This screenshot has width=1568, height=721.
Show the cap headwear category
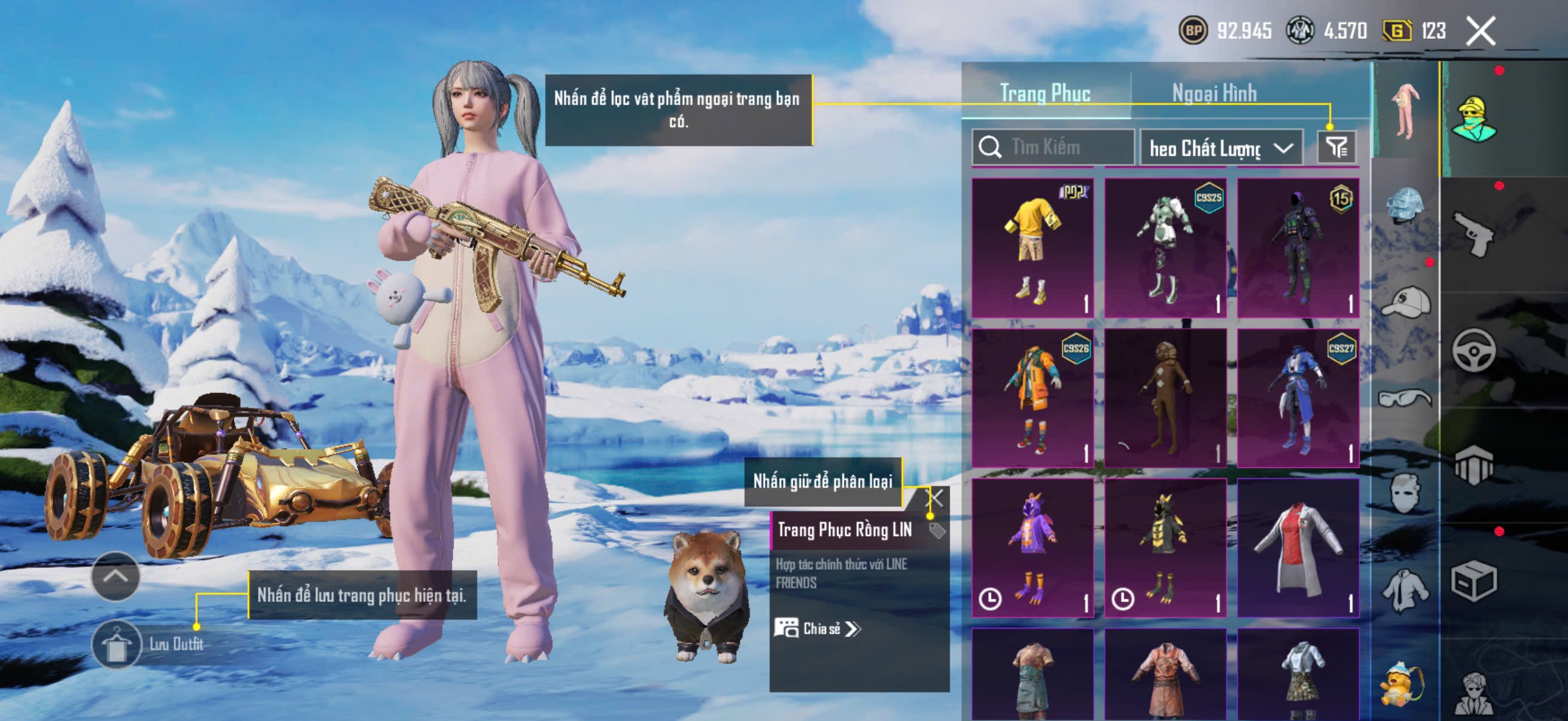coord(1405,303)
